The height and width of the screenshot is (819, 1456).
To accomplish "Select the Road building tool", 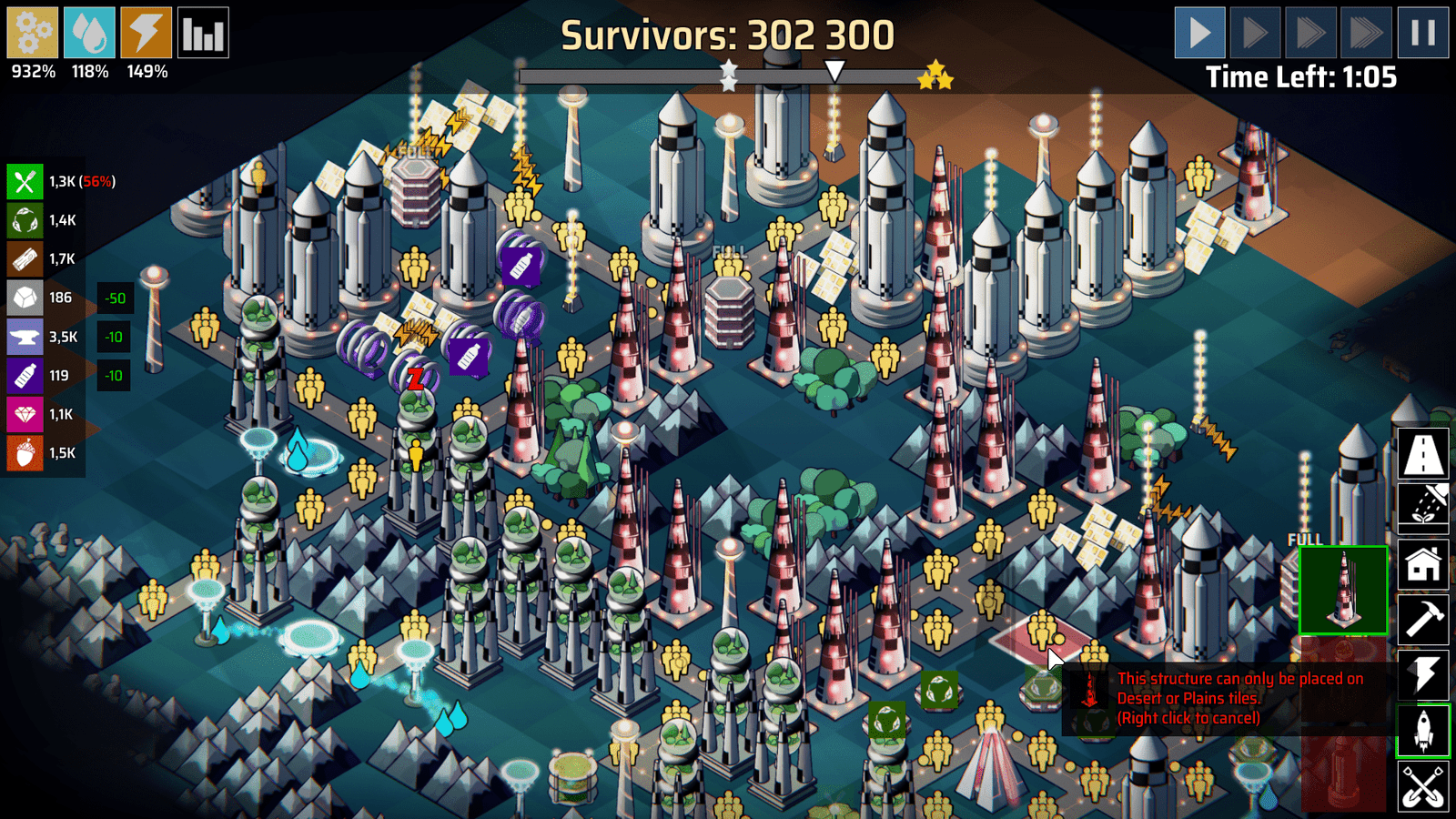I will pos(1424,454).
